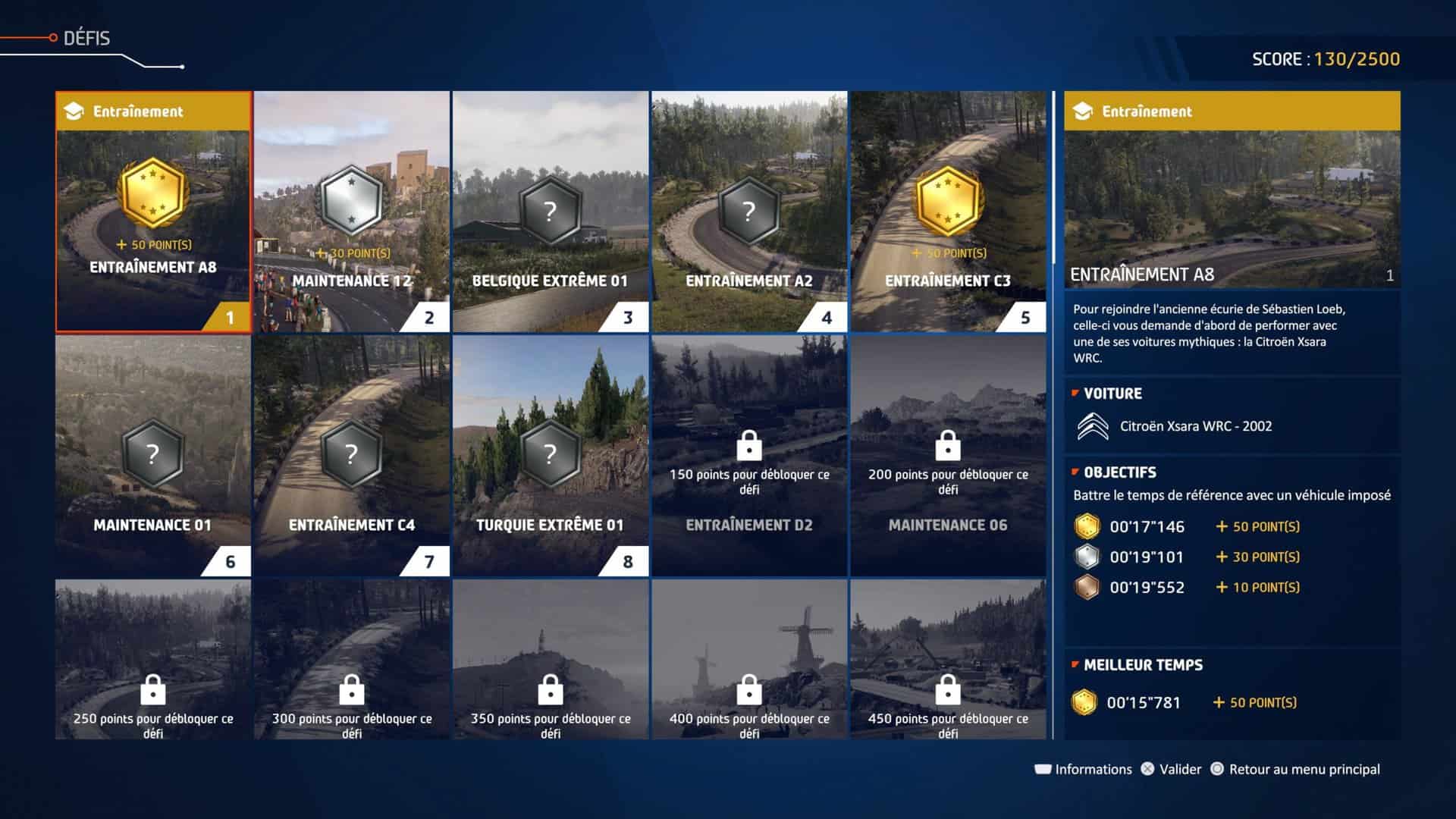Image resolution: width=1456 pixels, height=819 pixels.
Task: Choose the Maintenance 01 challenge tile
Action: (153, 457)
